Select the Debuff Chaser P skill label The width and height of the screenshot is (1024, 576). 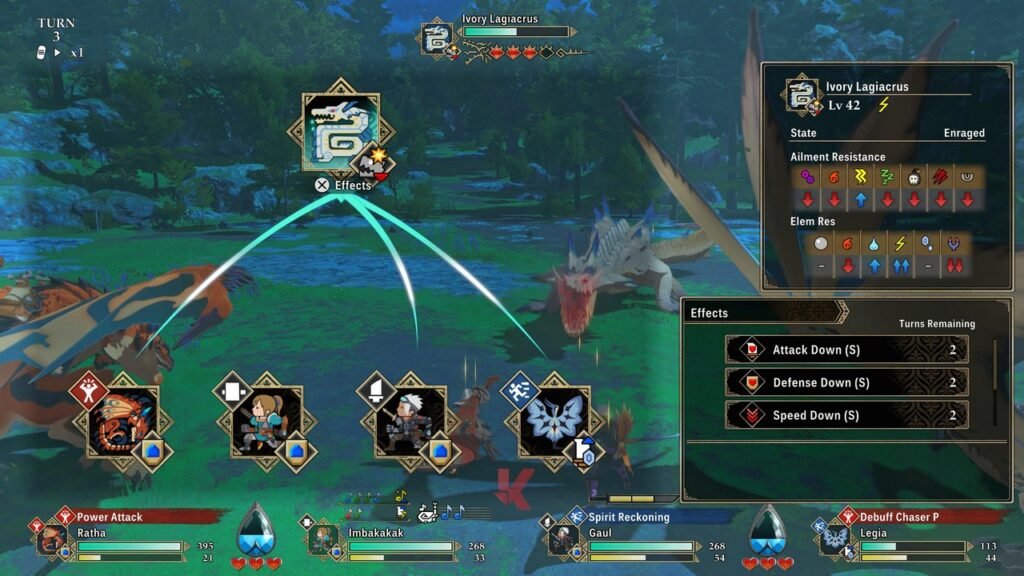click(x=901, y=517)
